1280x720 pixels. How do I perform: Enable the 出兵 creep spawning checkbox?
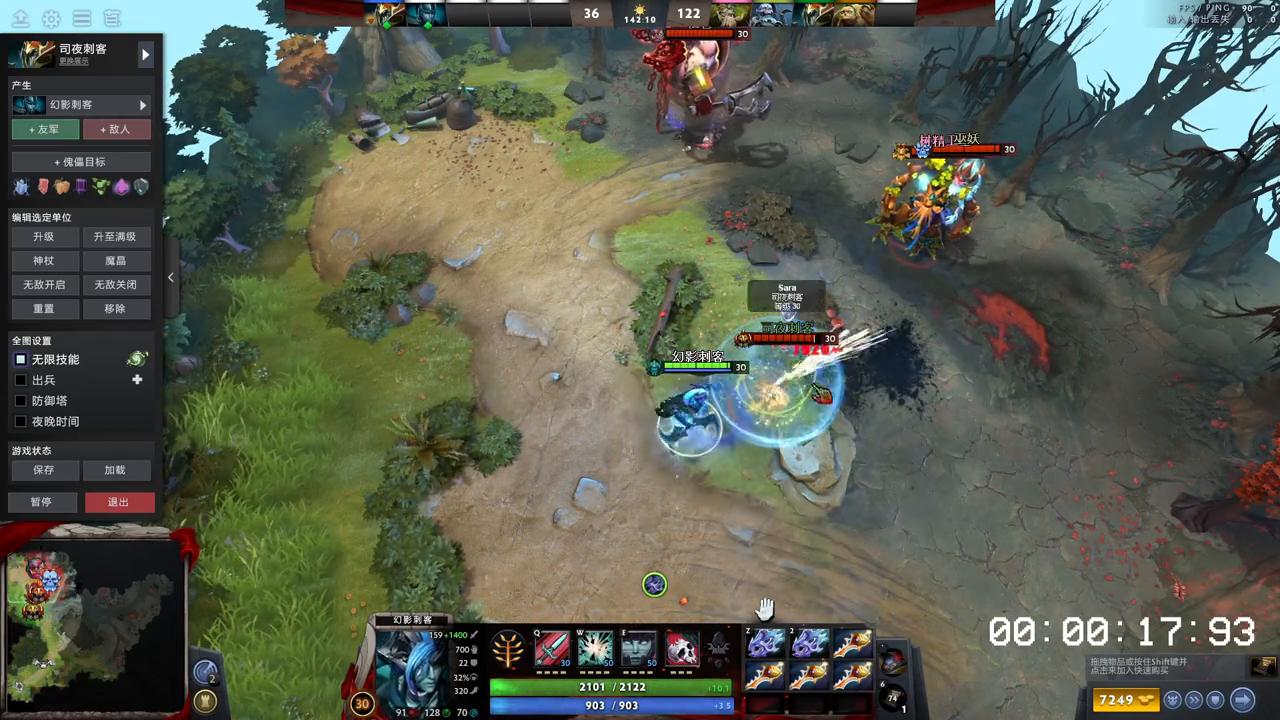21,379
